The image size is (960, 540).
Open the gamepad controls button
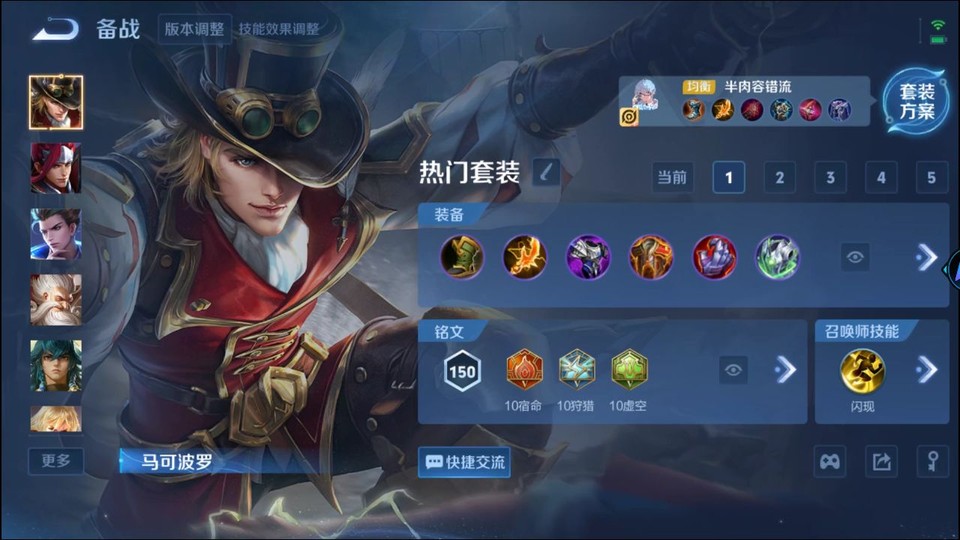coord(830,461)
